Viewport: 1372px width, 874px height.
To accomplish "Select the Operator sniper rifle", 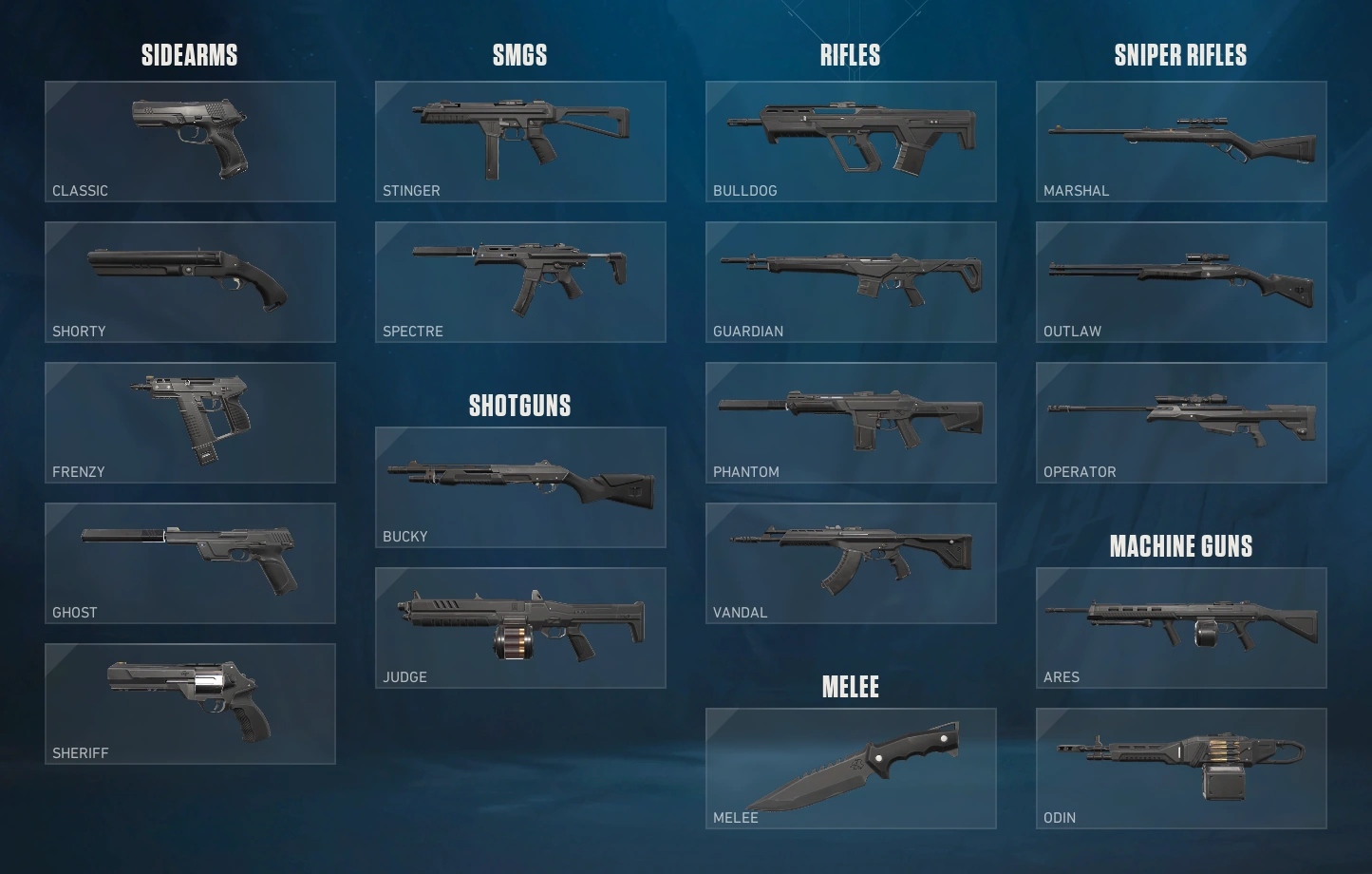I will tap(1180, 422).
